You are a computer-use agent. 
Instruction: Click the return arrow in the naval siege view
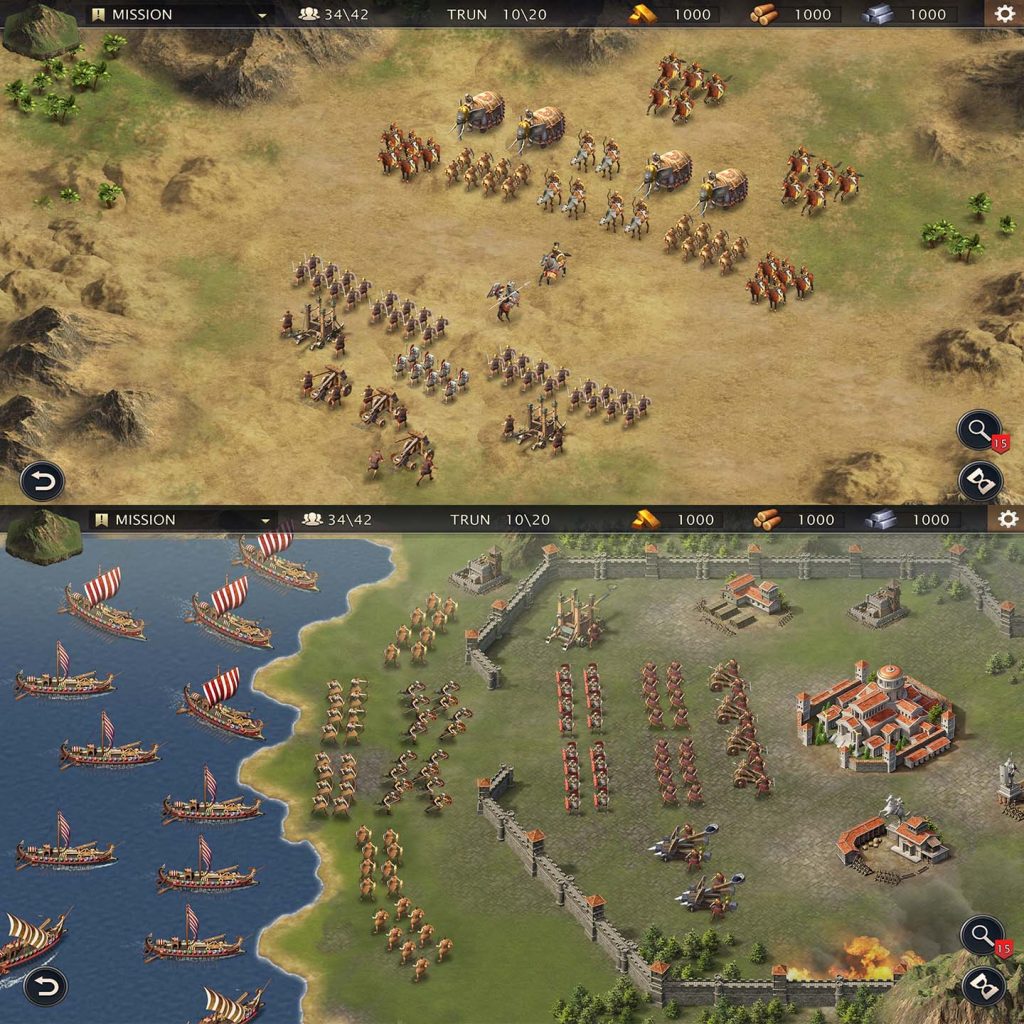(x=45, y=986)
